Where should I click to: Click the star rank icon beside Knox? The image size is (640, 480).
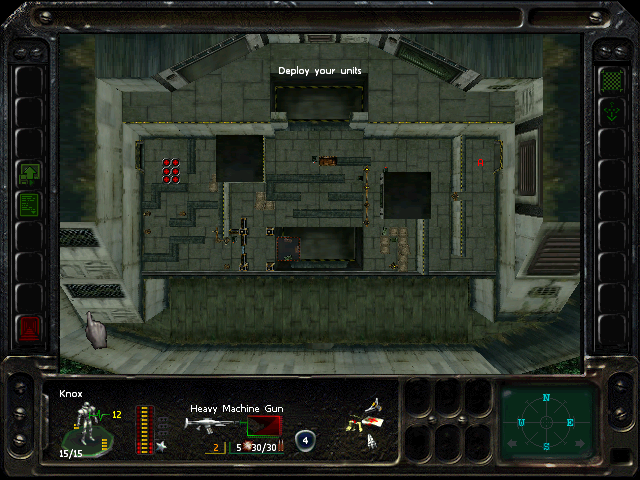[161, 445]
